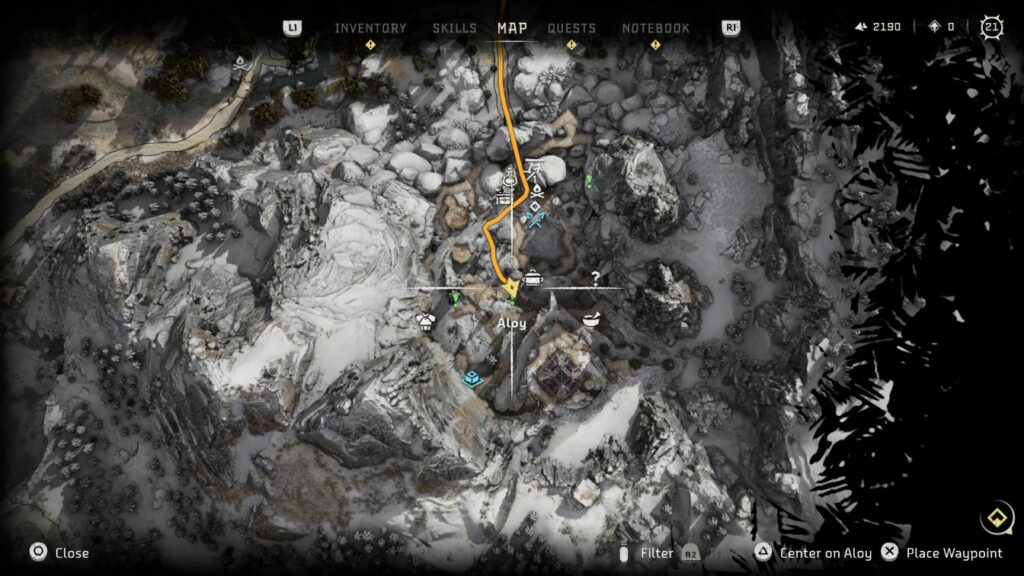Click the cooking pot map marker

pos(533,279)
